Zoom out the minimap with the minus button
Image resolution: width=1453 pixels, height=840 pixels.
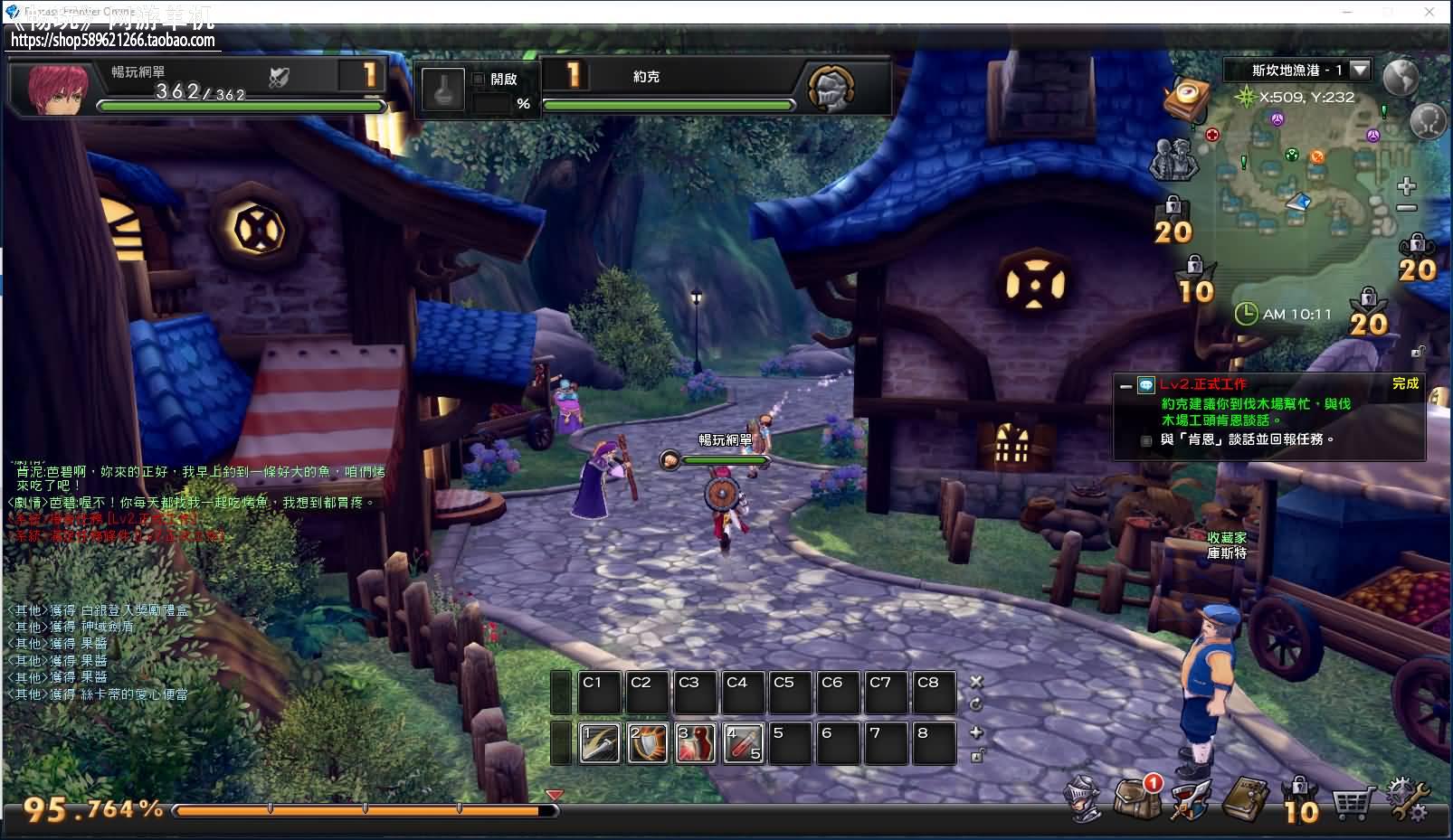click(1406, 208)
